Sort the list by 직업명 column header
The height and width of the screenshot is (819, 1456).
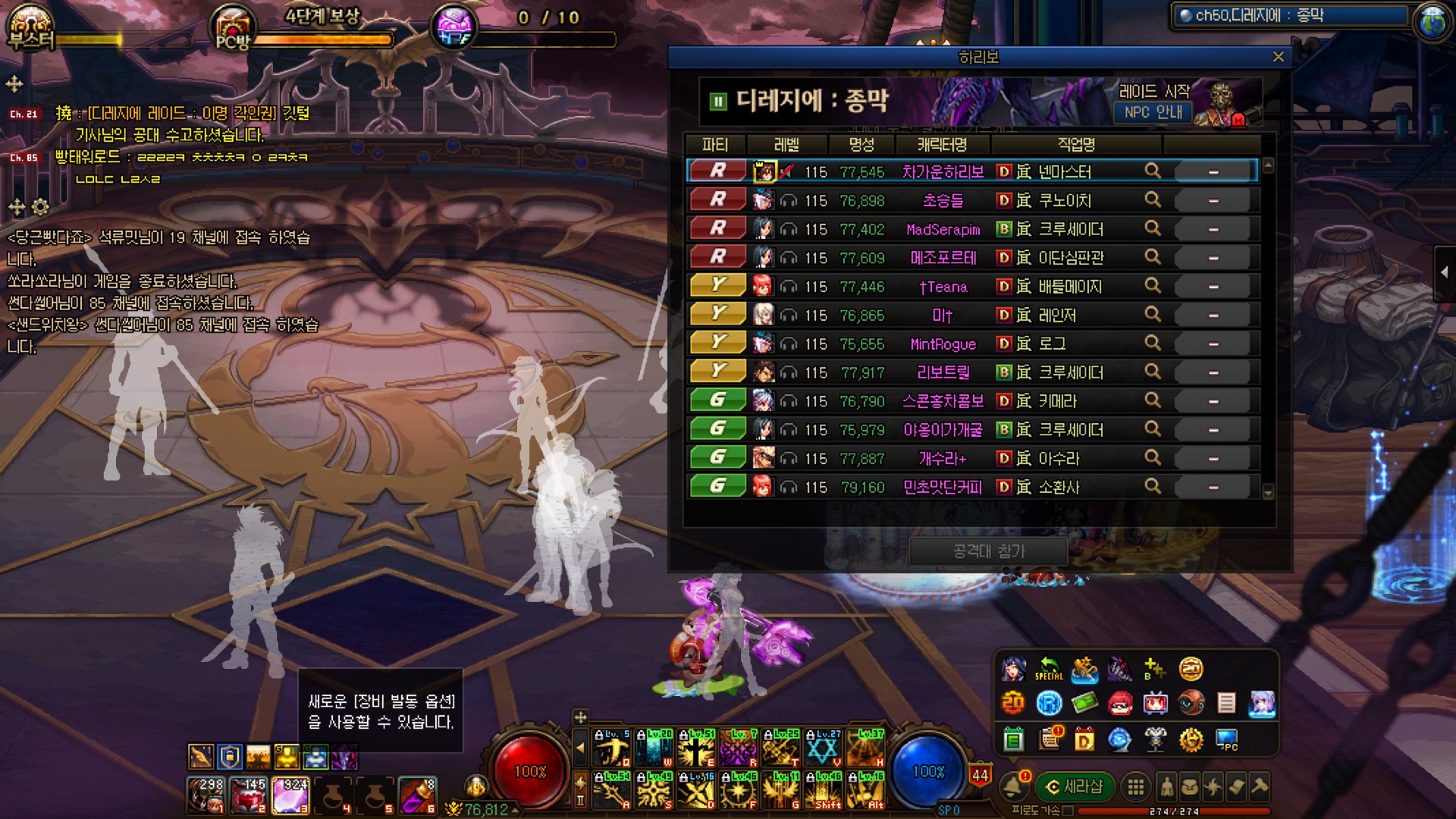tap(1075, 144)
